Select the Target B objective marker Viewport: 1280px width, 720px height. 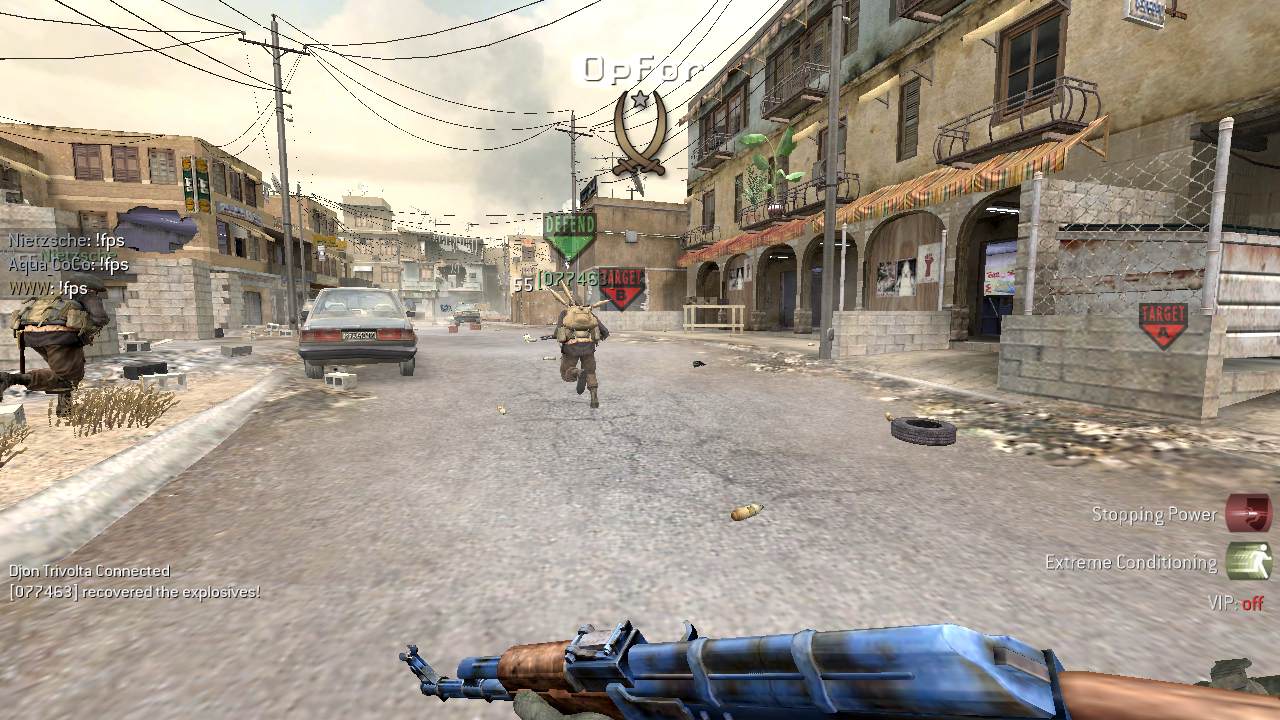click(x=622, y=287)
